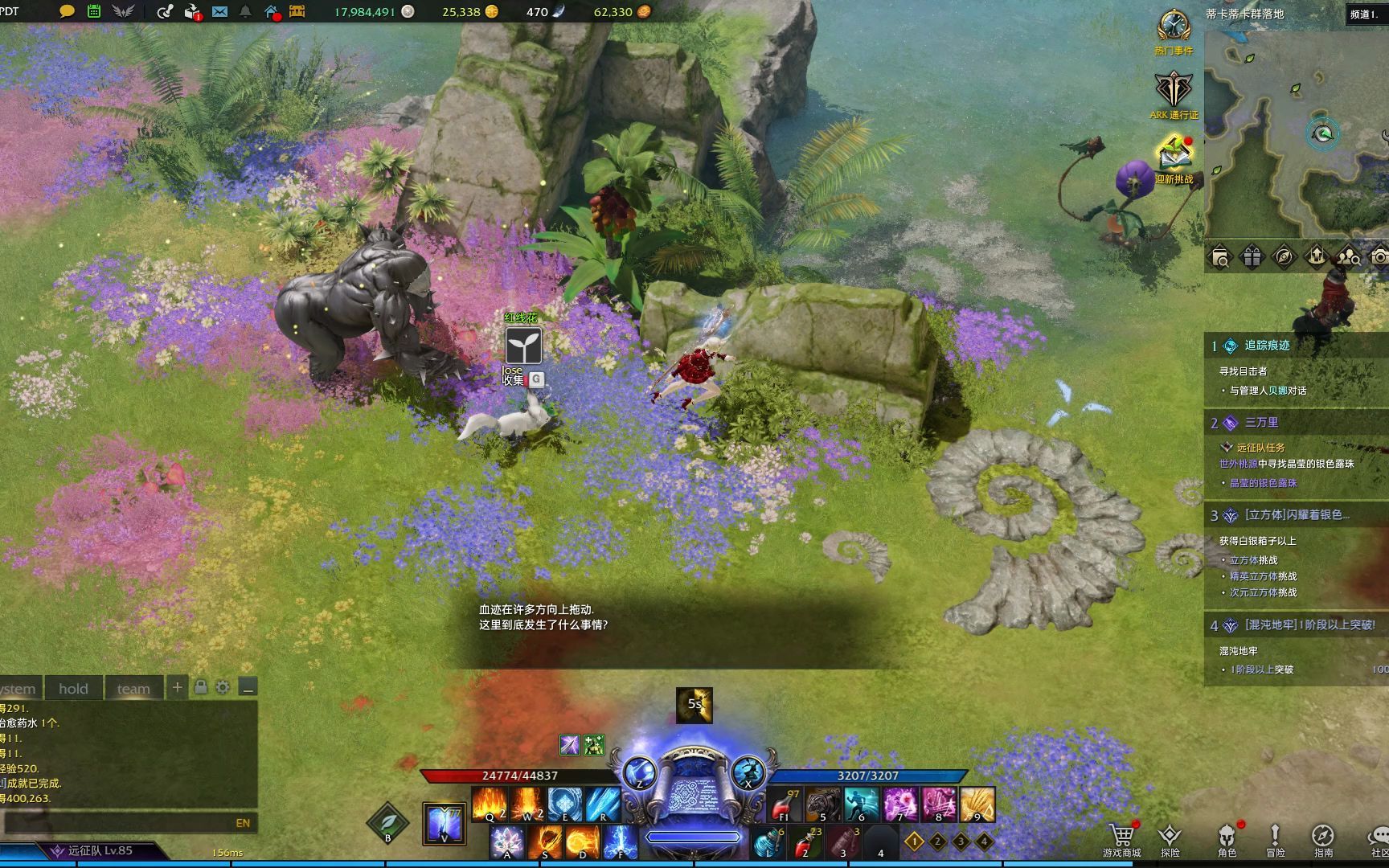This screenshot has height=868, width=1389.
Task: Open the gift box button under minimap
Action: point(1252,257)
